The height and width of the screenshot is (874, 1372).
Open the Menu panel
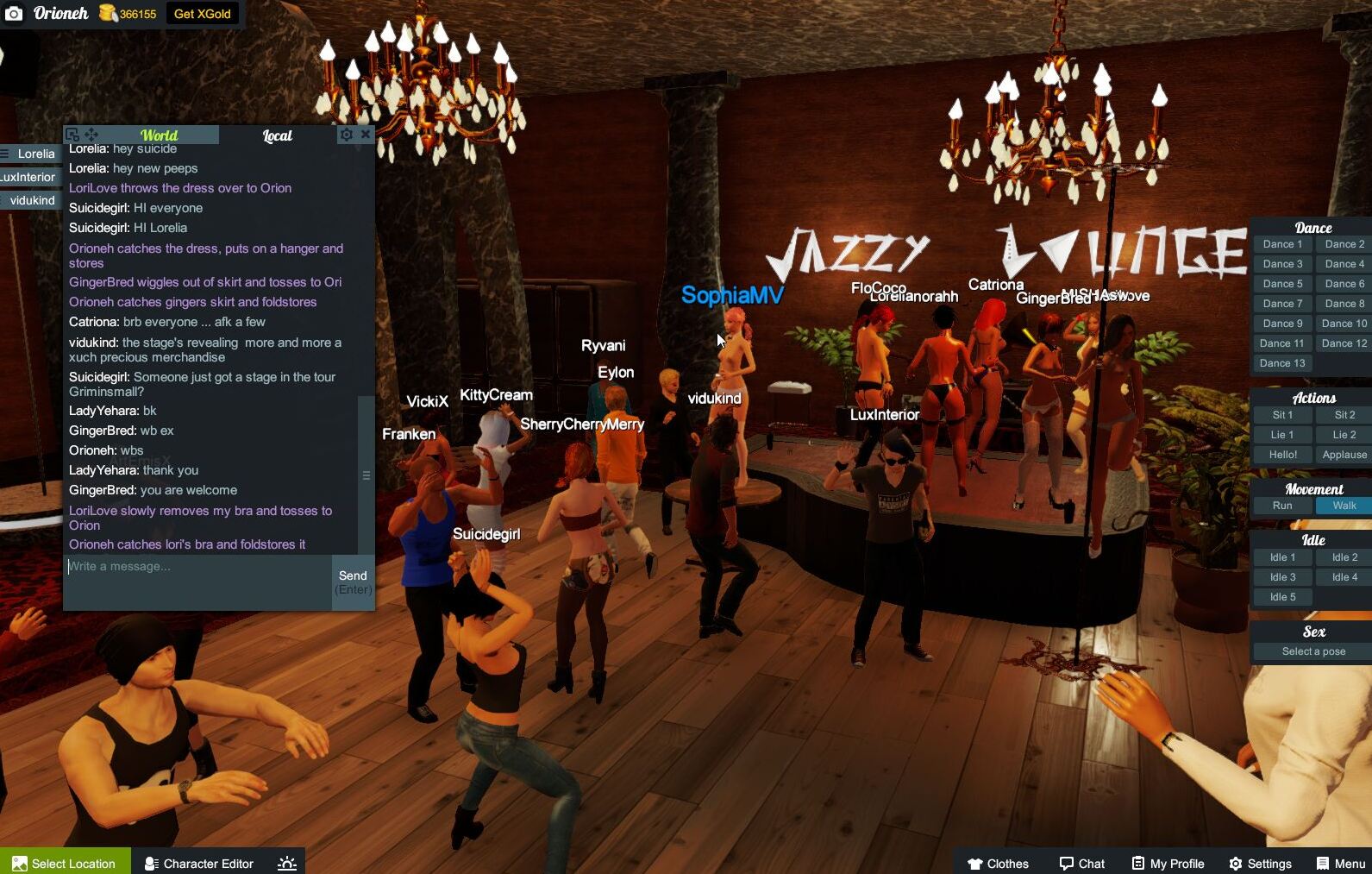[x=1339, y=863]
